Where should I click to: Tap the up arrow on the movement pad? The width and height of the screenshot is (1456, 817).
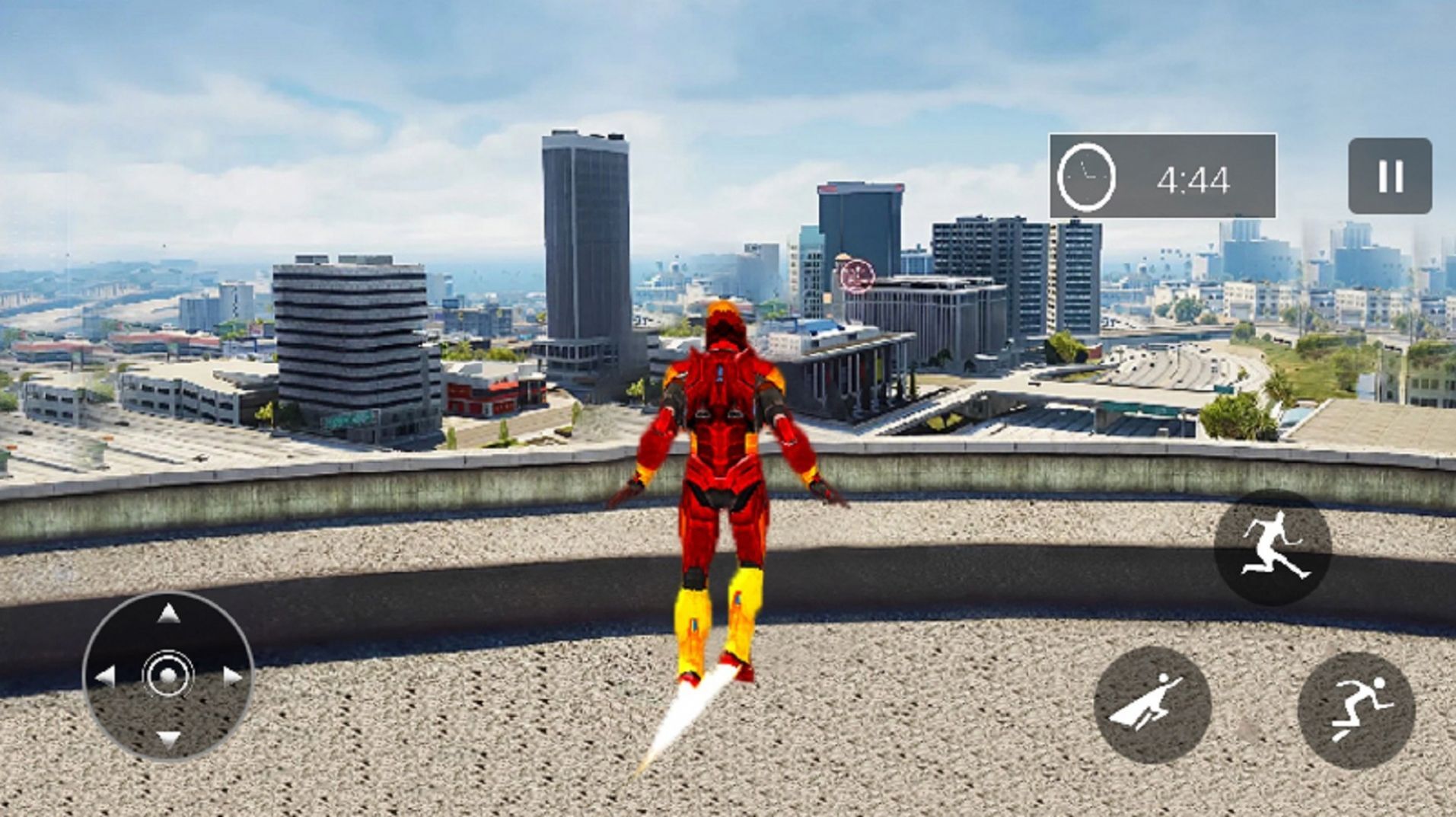168,614
